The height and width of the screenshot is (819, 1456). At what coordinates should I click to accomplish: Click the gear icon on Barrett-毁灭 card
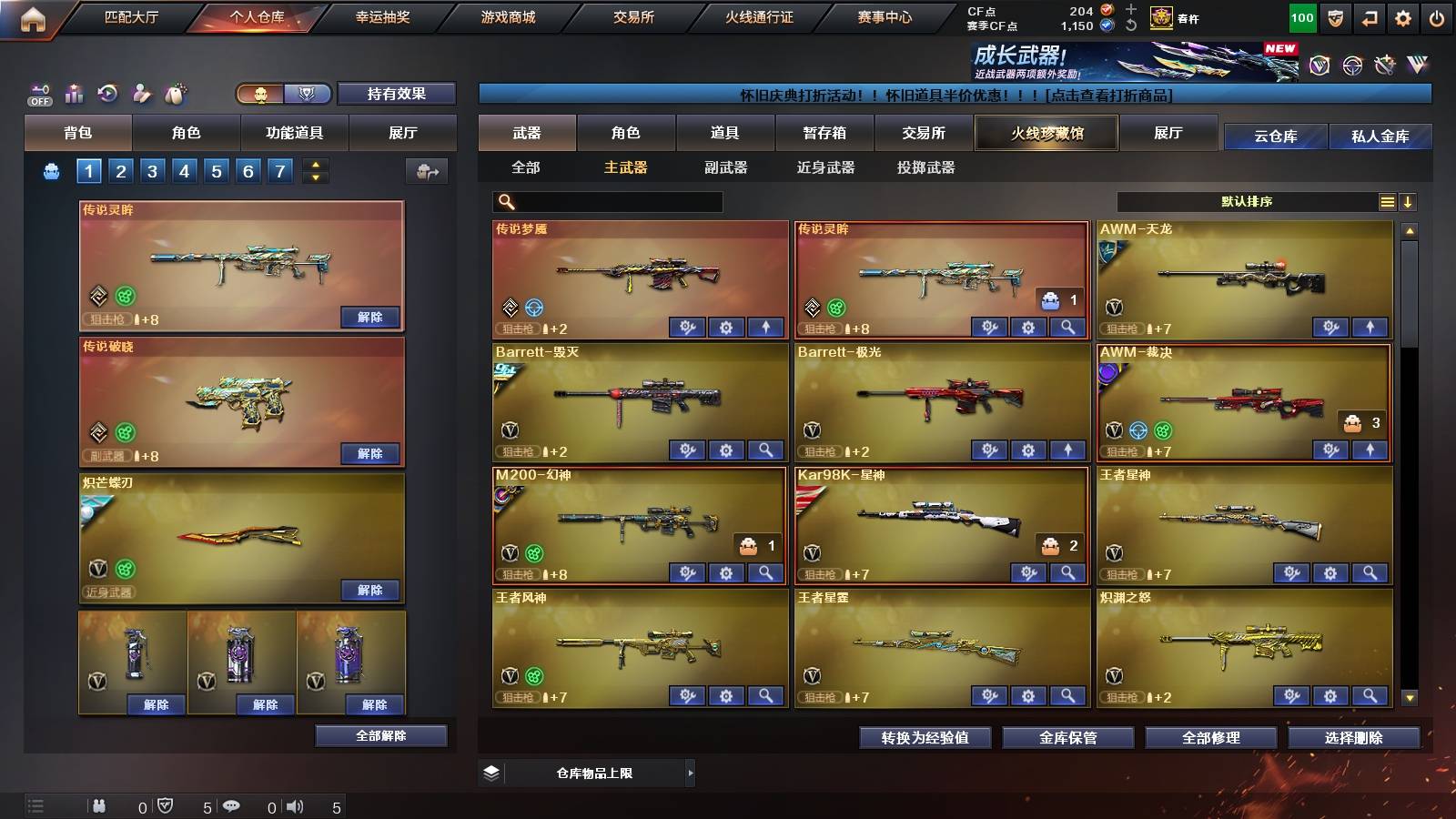click(724, 450)
